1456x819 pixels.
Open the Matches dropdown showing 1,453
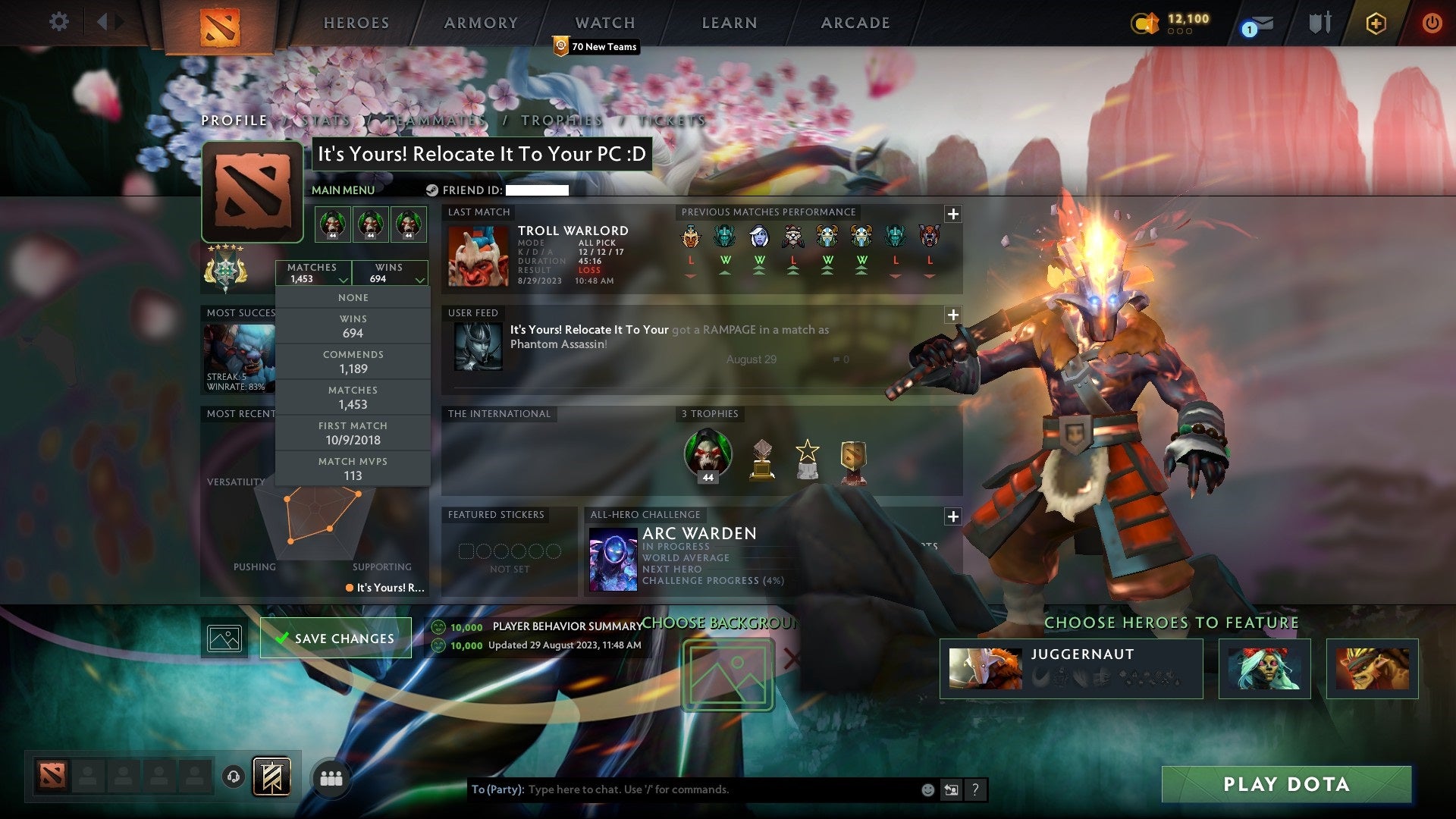pyautogui.click(x=313, y=273)
